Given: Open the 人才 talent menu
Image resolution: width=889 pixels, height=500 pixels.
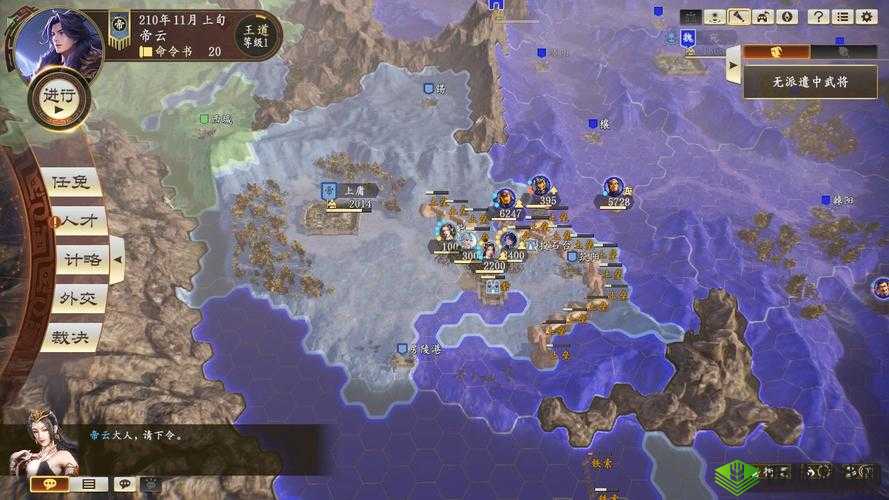Looking at the screenshot, I should (x=76, y=220).
